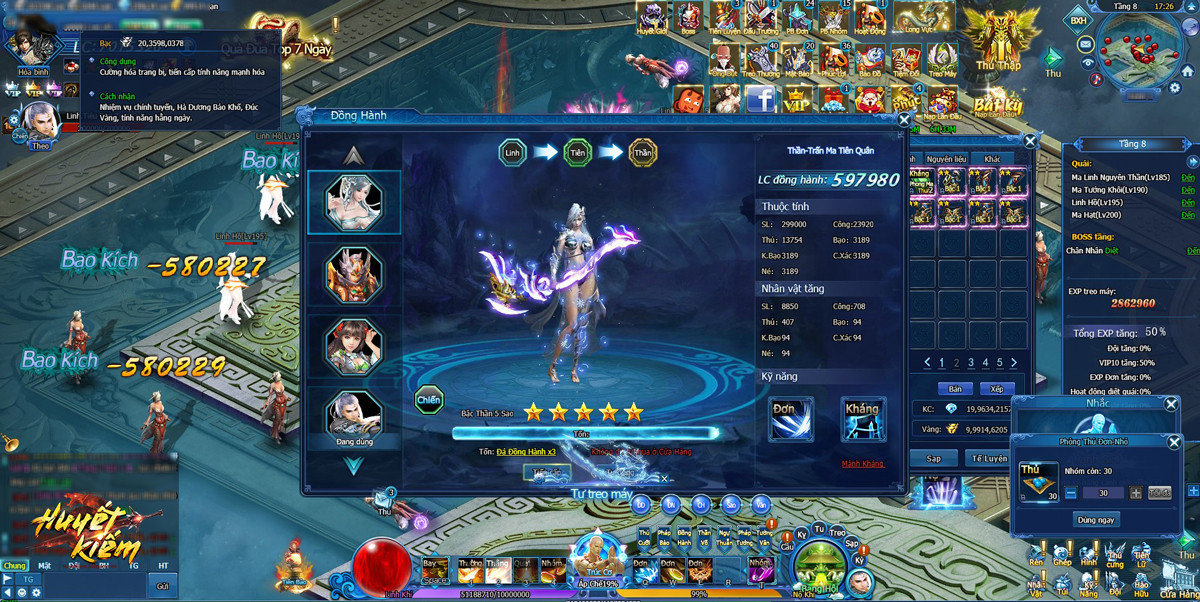Click the Facebook icon

tap(760, 99)
